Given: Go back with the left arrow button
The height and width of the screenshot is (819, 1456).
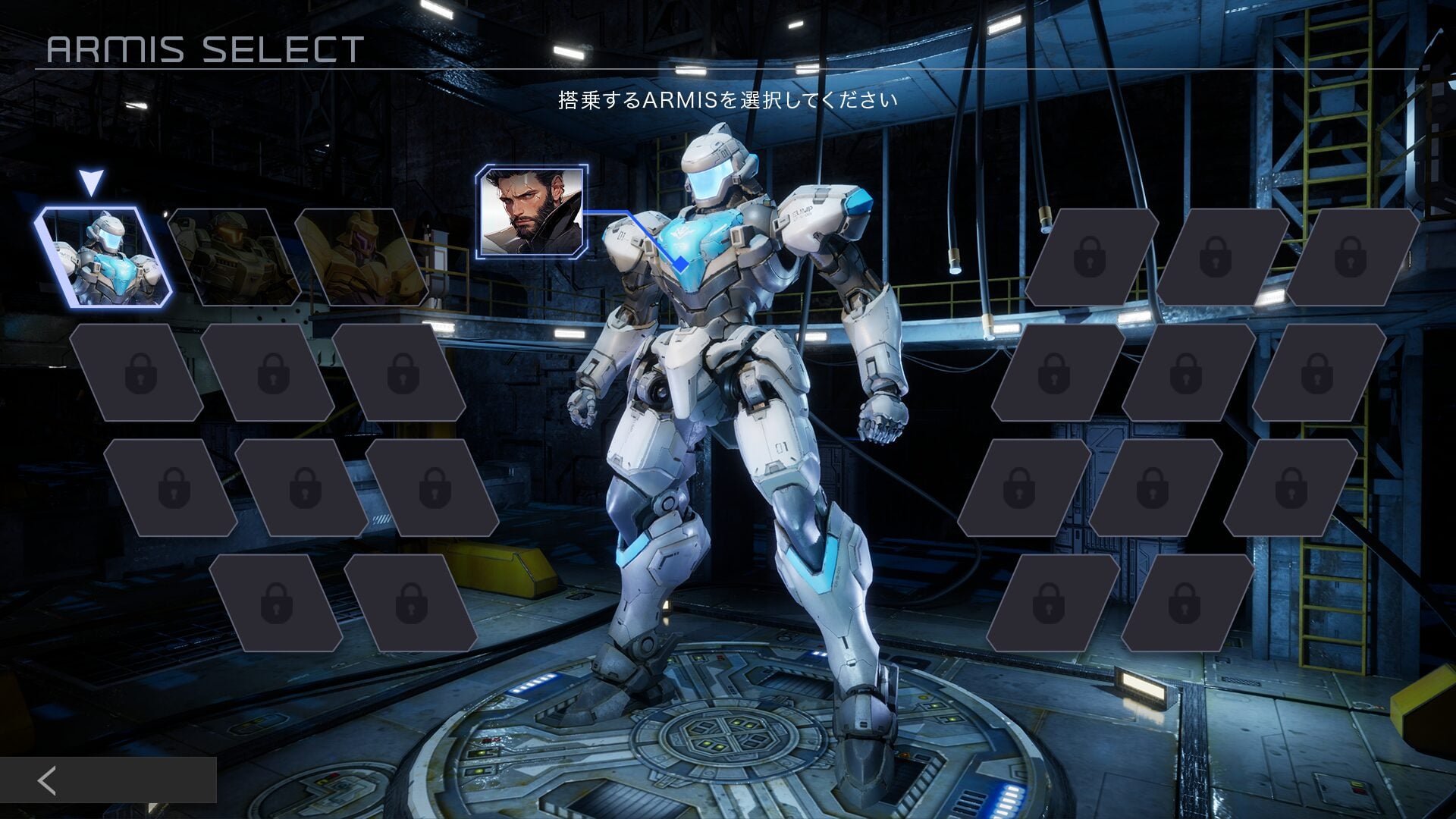Looking at the screenshot, I should 48,780.
